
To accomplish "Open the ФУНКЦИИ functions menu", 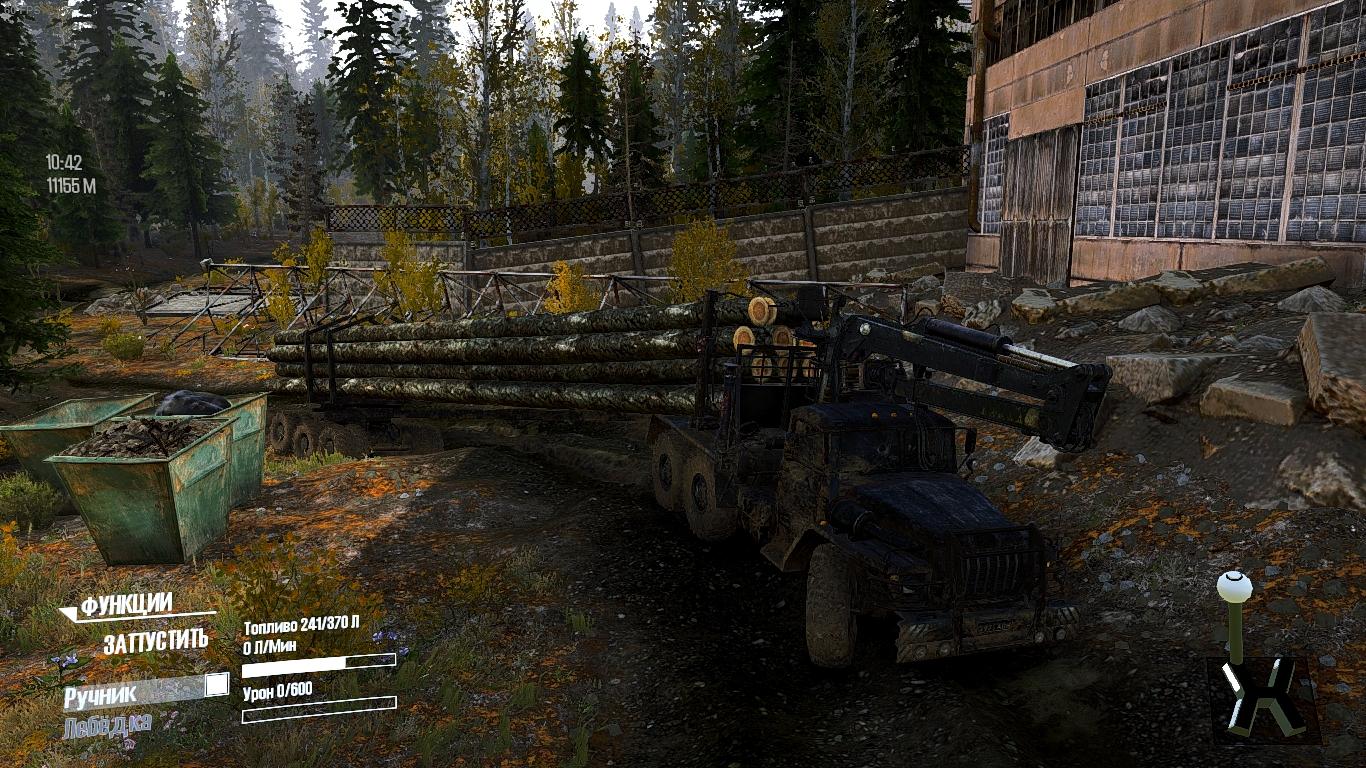I will pos(127,605).
